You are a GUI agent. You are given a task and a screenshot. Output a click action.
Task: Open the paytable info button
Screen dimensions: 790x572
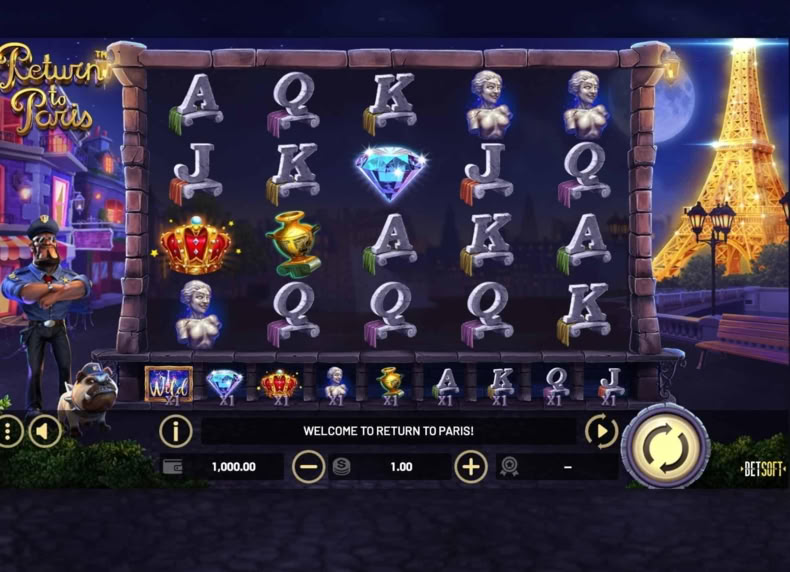[x=176, y=431]
